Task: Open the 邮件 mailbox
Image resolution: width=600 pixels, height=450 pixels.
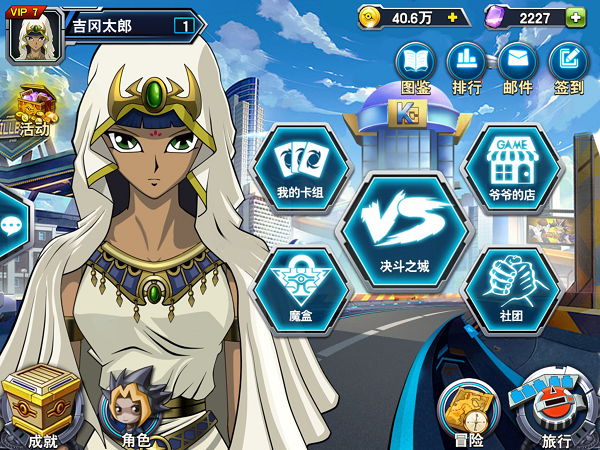Action: pyautogui.click(x=517, y=65)
